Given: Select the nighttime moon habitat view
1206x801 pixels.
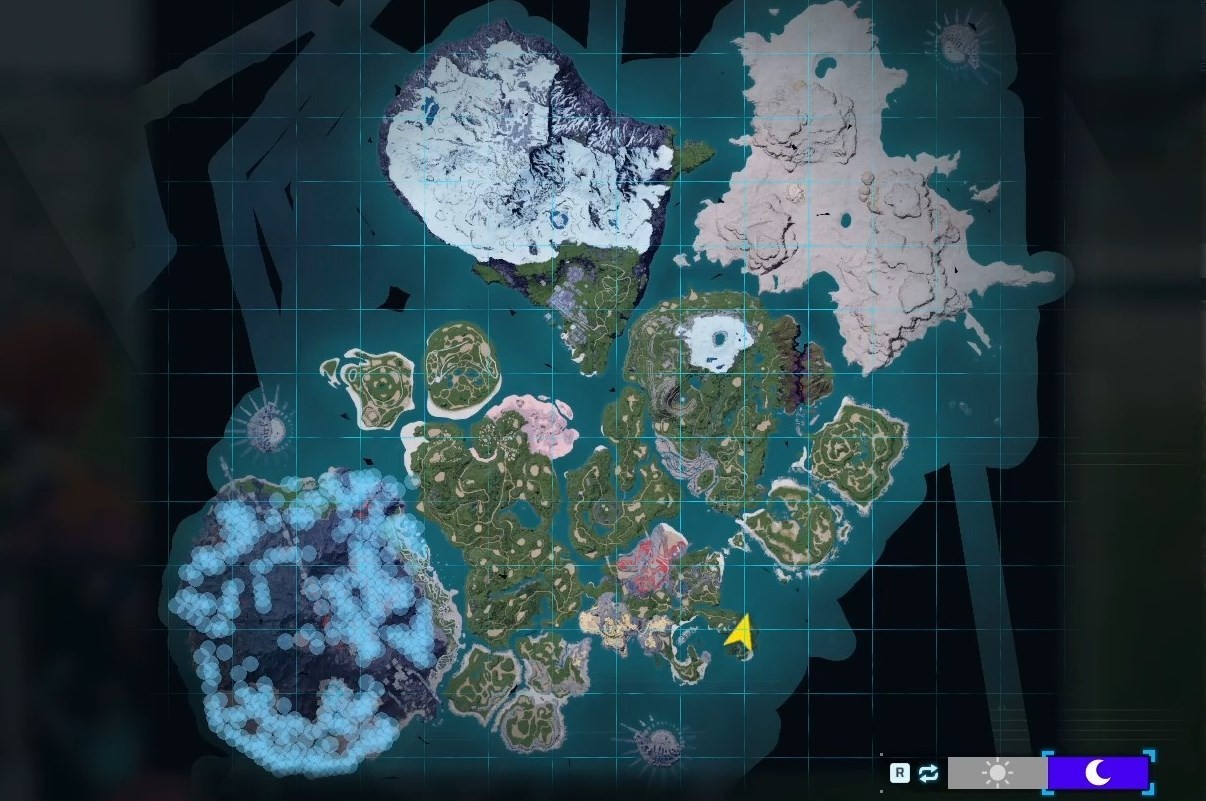Looking at the screenshot, I should 1097,772.
